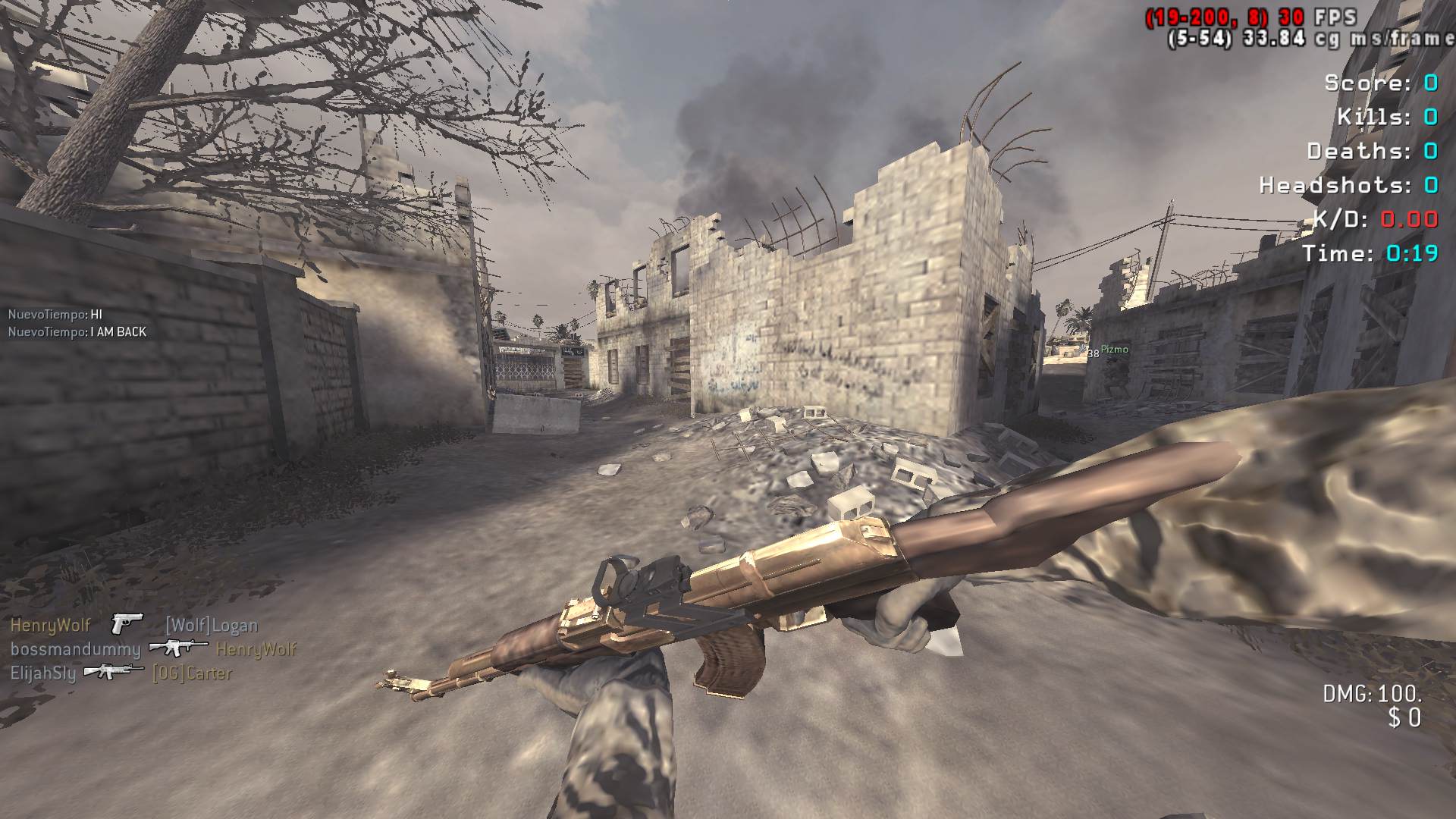Select the NuevoTiempo "I AM BACK" chat message
The width and height of the screenshot is (1456, 819).
tap(77, 331)
